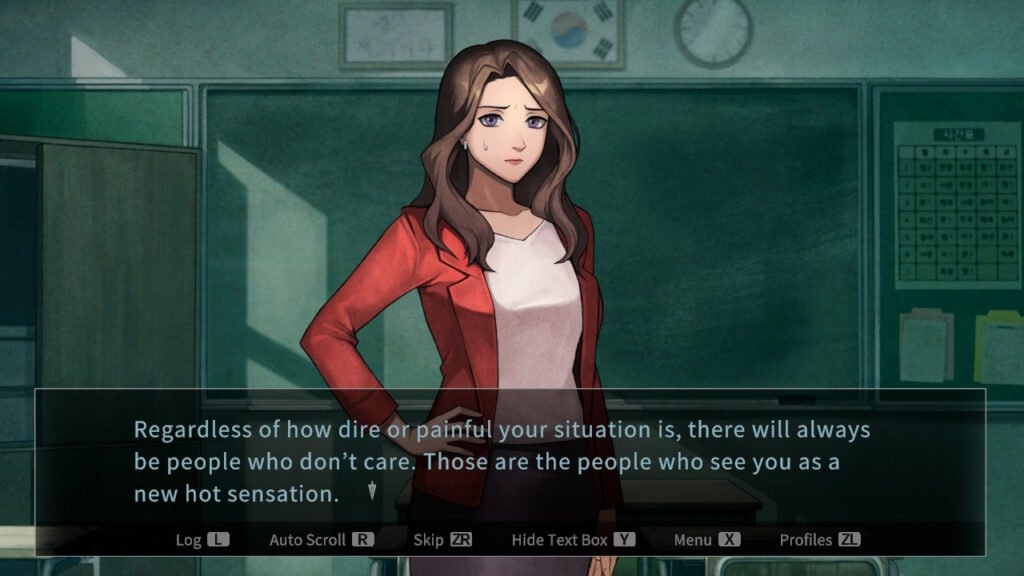This screenshot has width=1024, height=576.
Task: Show the character Profiles
Action: point(819,540)
